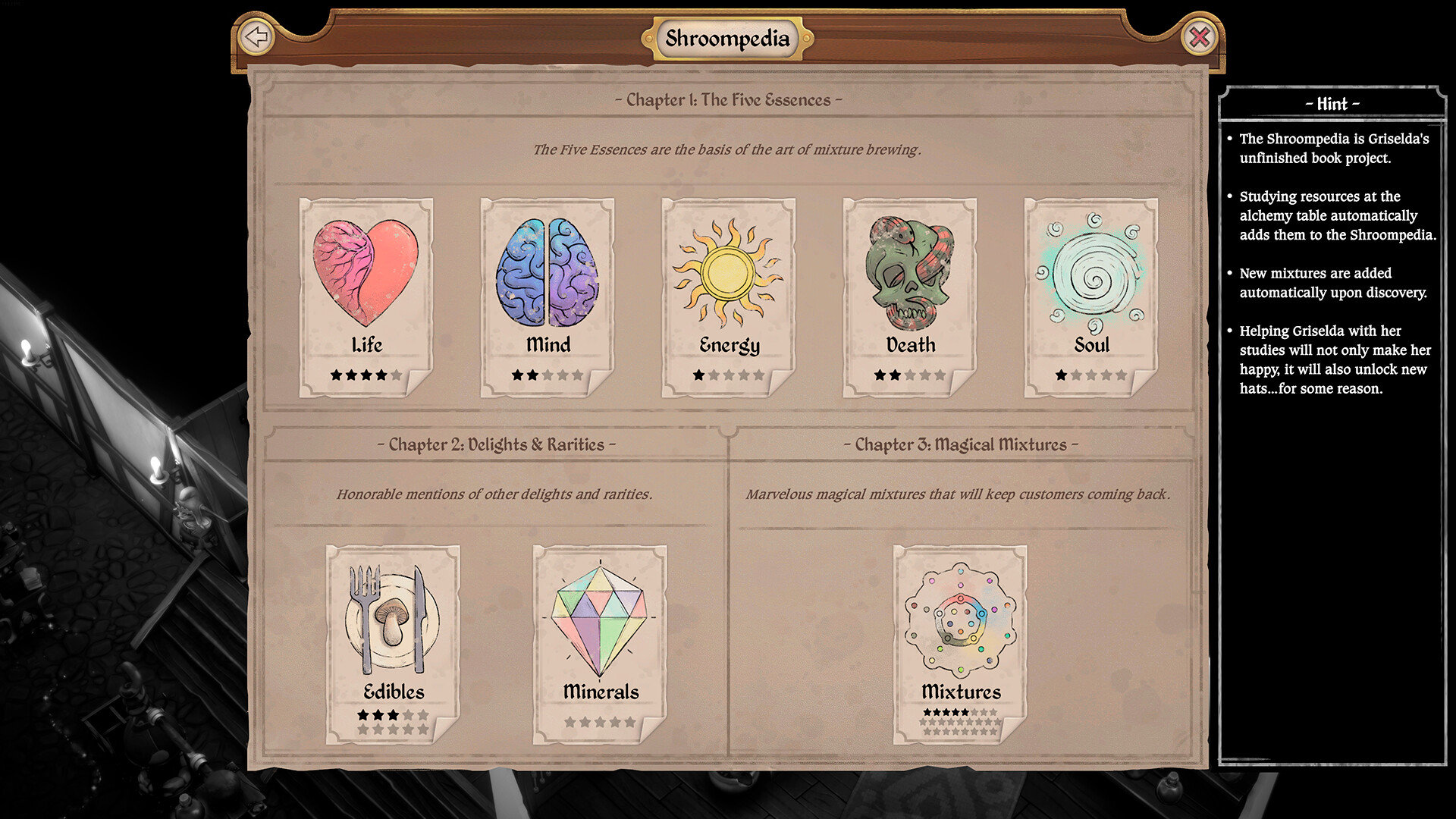This screenshot has height=819, width=1456.
Task: Expand Chapter 3: Magical Mixtures
Action: tap(961, 445)
